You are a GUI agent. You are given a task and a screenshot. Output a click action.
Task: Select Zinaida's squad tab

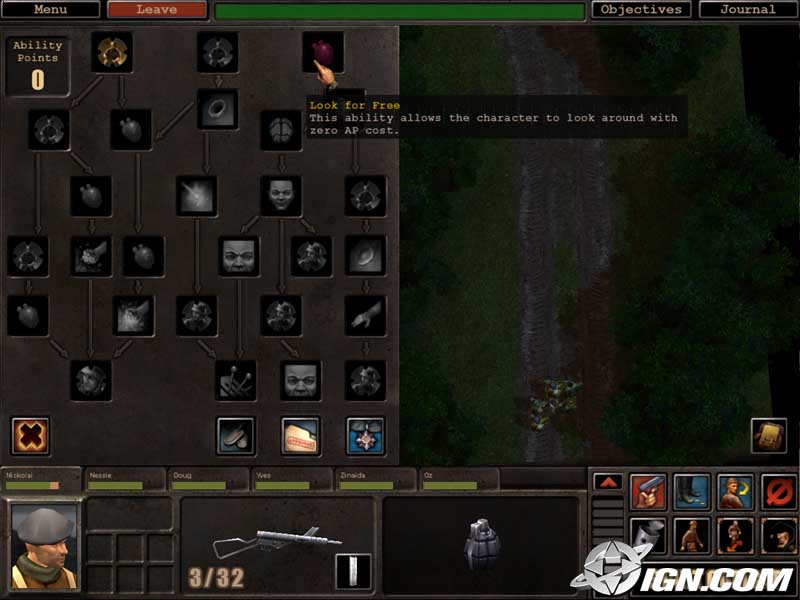pyautogui.click(x=375, y=480)
